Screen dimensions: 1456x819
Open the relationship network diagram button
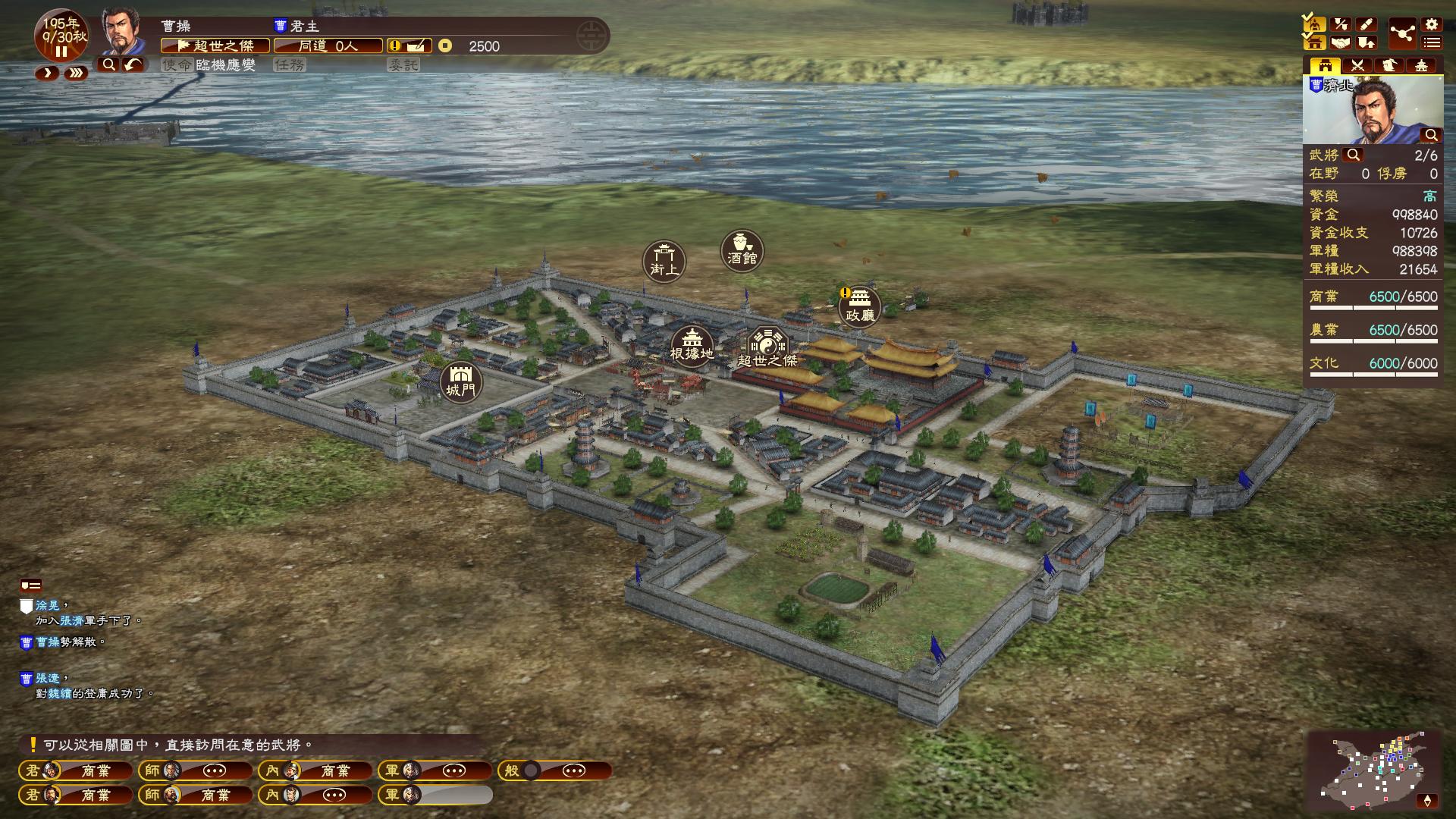(1402, 34)
